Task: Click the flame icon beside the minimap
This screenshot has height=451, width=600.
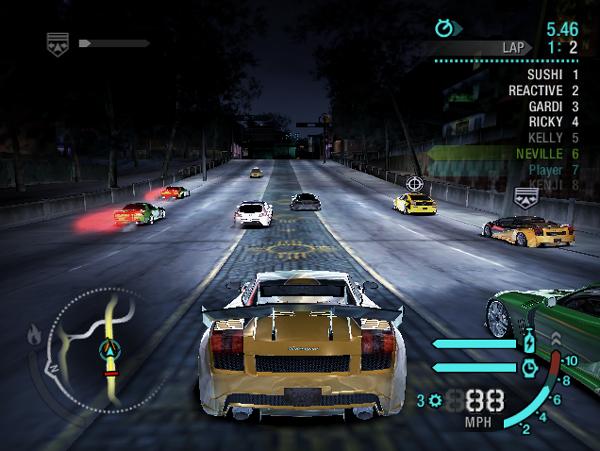Action: coord(35,336)
